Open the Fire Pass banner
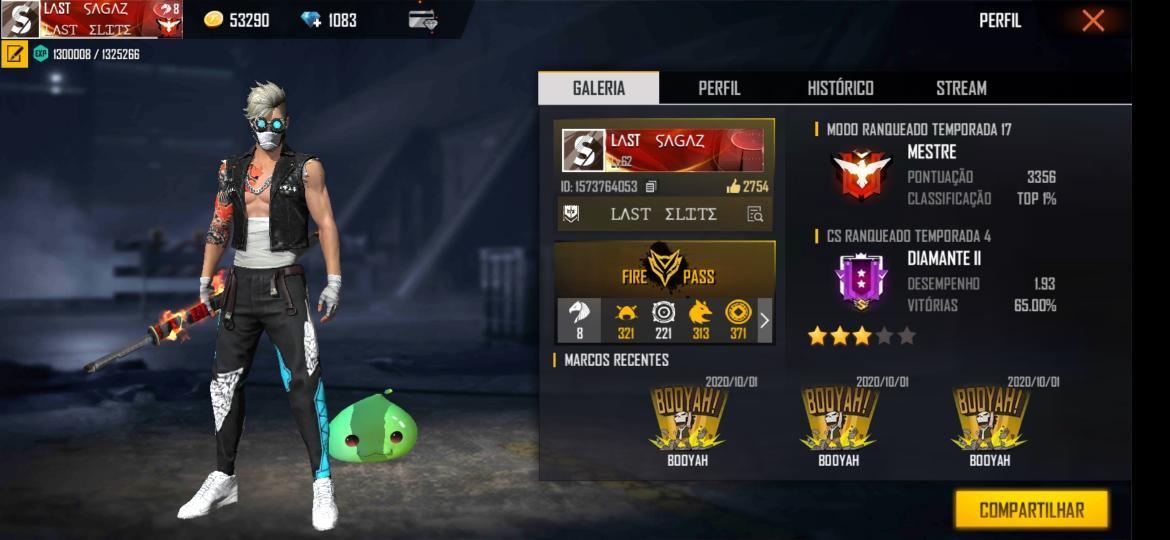Viewport: 1170px width, 540px height. click(x=664, y=268)
